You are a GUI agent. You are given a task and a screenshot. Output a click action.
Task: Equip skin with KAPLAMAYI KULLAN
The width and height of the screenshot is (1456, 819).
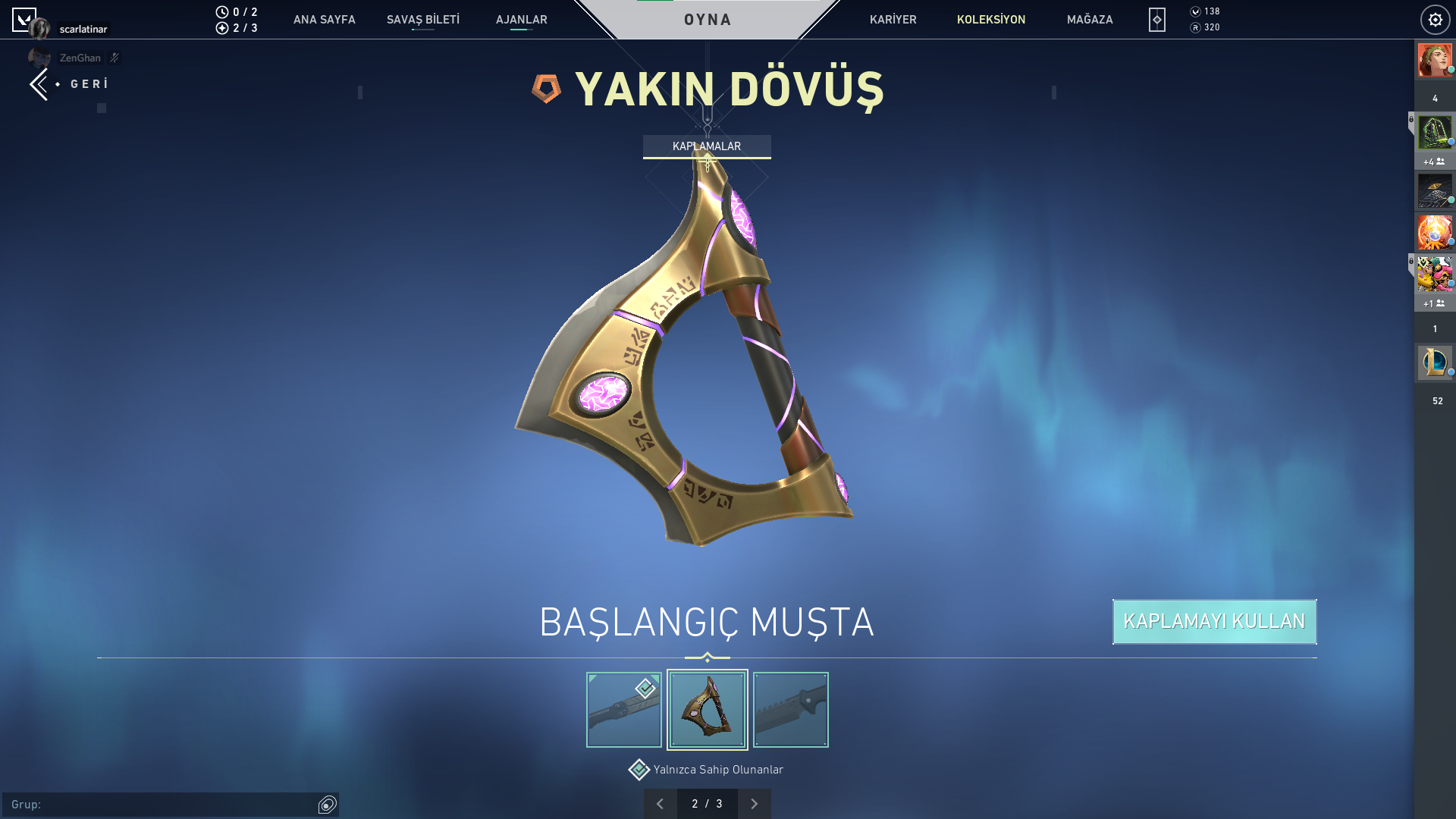point(1214,622)
